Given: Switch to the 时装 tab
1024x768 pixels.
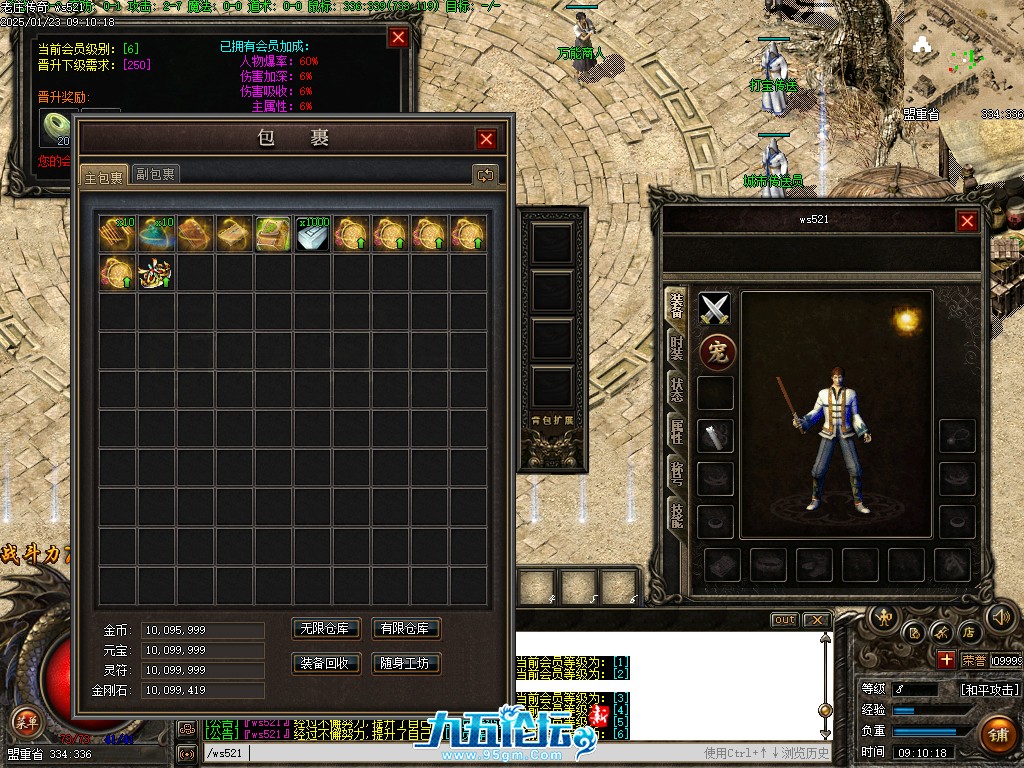Looking at the screenshot, I should coord(677,346).
